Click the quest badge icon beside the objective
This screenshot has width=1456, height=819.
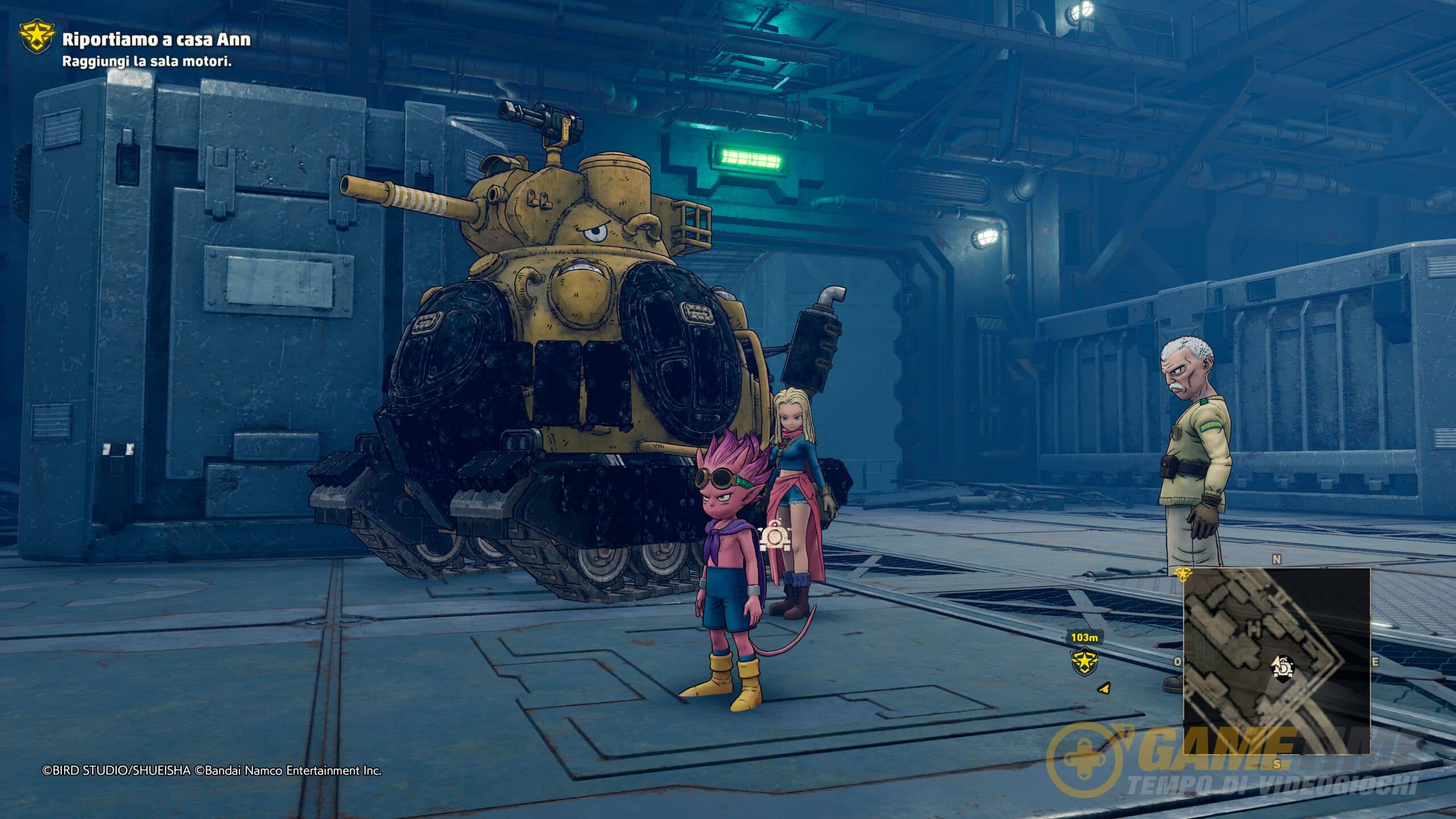pos(37,38)
